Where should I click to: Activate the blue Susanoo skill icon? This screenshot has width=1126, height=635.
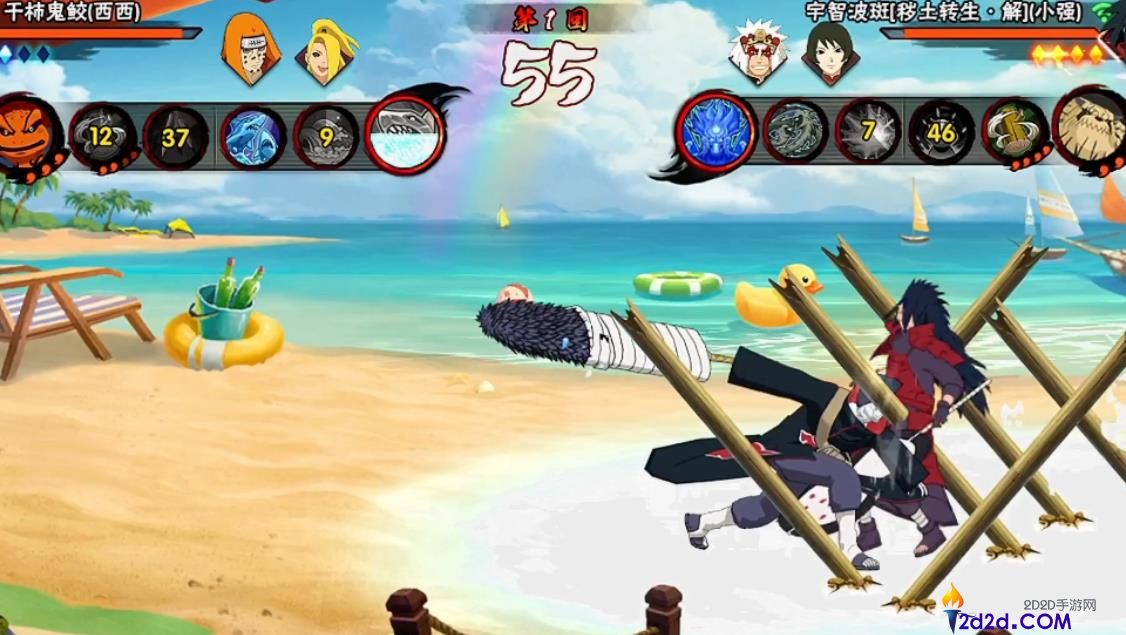[x=716, y=131]
